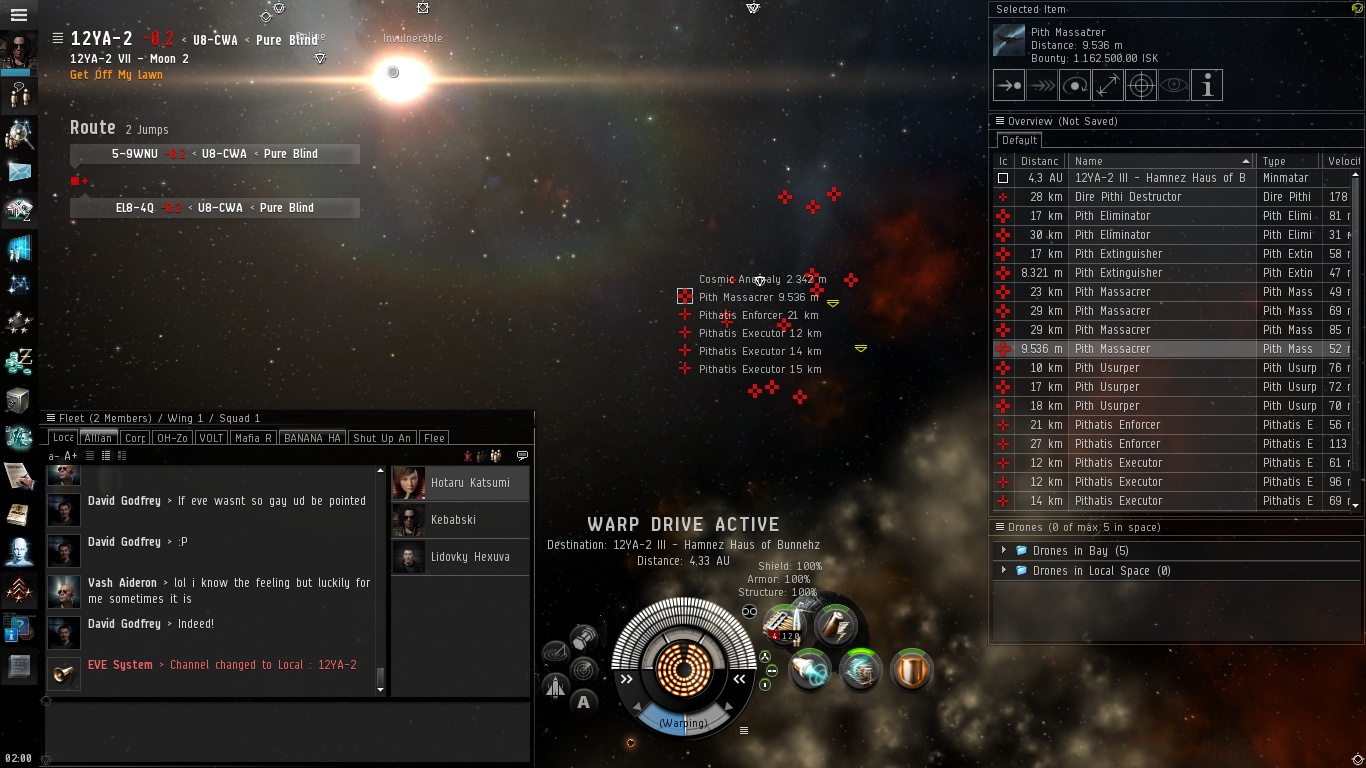Expand the Drones in Local Space group
Viewport: 1366px width, 768px height.
[1004, 571]
